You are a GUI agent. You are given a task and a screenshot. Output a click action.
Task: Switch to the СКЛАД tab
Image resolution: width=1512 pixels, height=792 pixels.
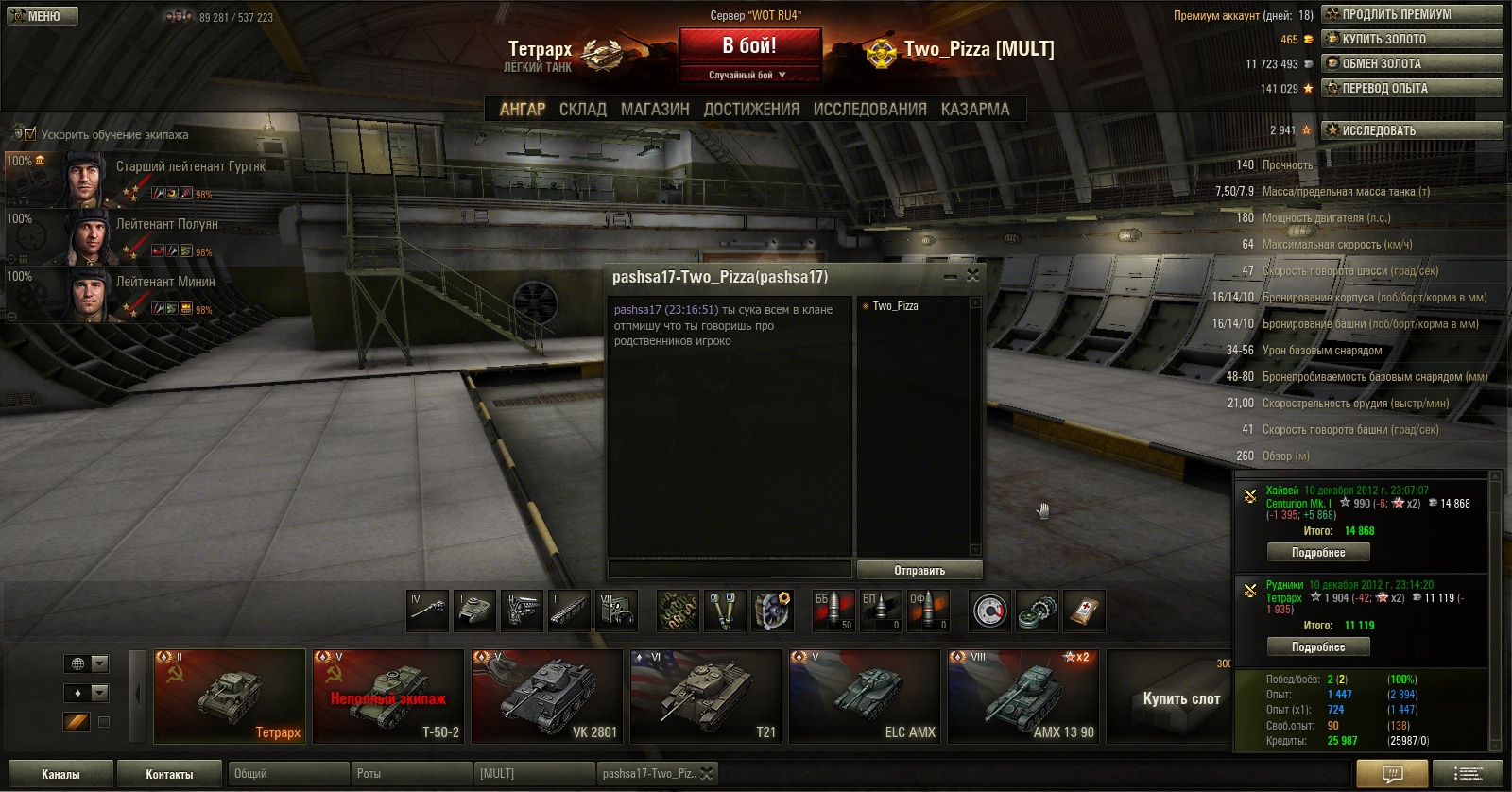pyautogui.click(x=582, y=110)
